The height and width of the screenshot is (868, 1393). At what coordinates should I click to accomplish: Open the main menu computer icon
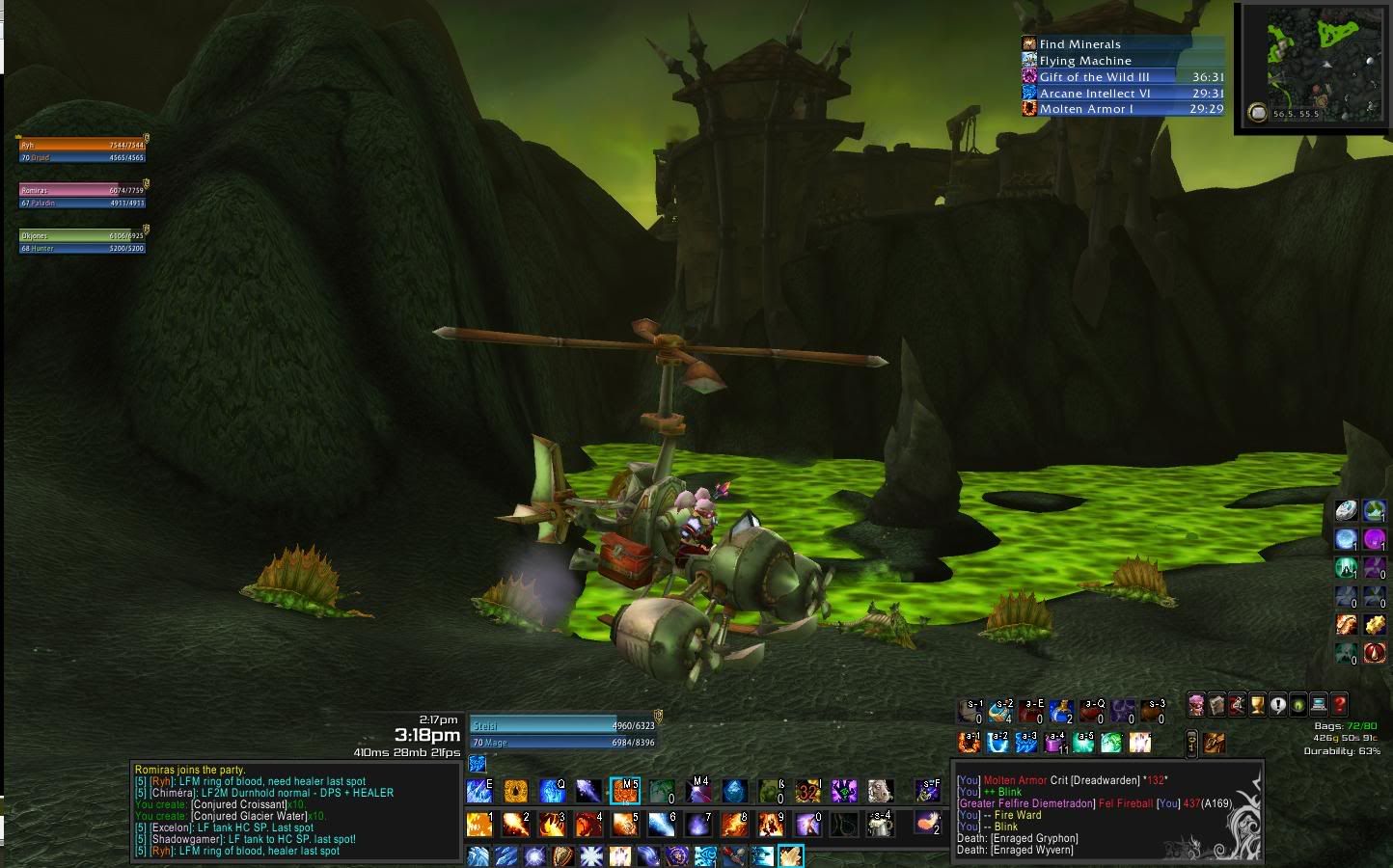tap(1318, 705)
